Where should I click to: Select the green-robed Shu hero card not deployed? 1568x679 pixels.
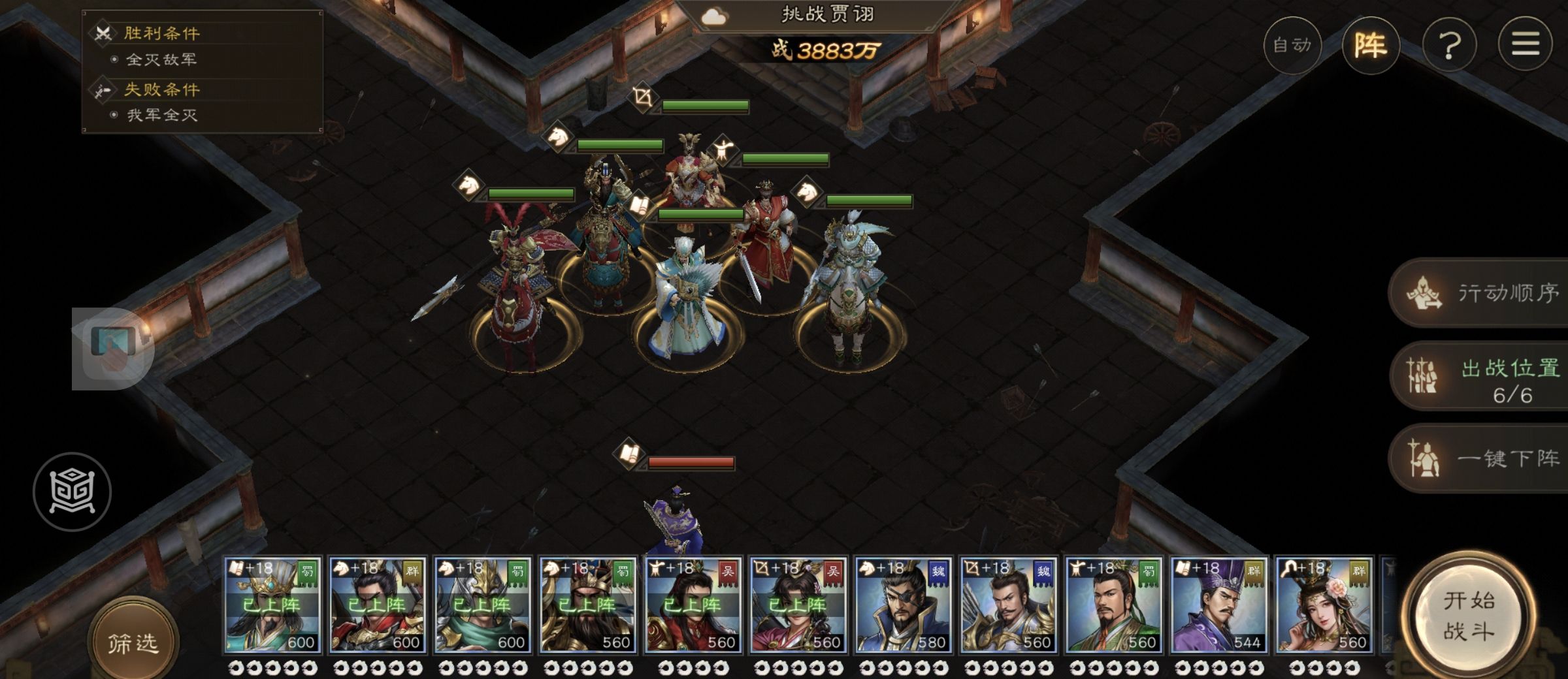[x=1113, y=605]
